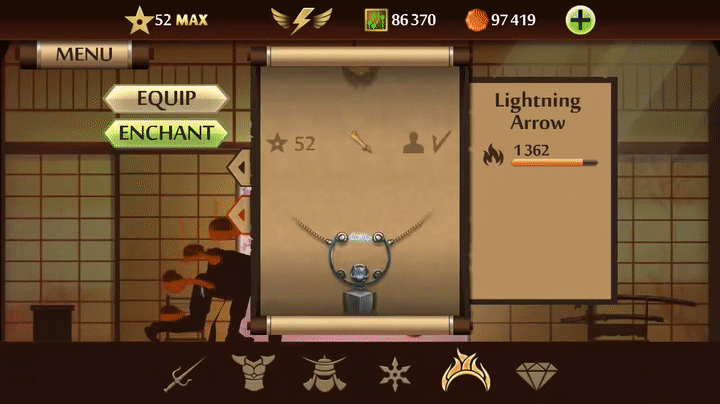720x404 pixels.
Task: Open the diamond gem category
Action: 536,374
